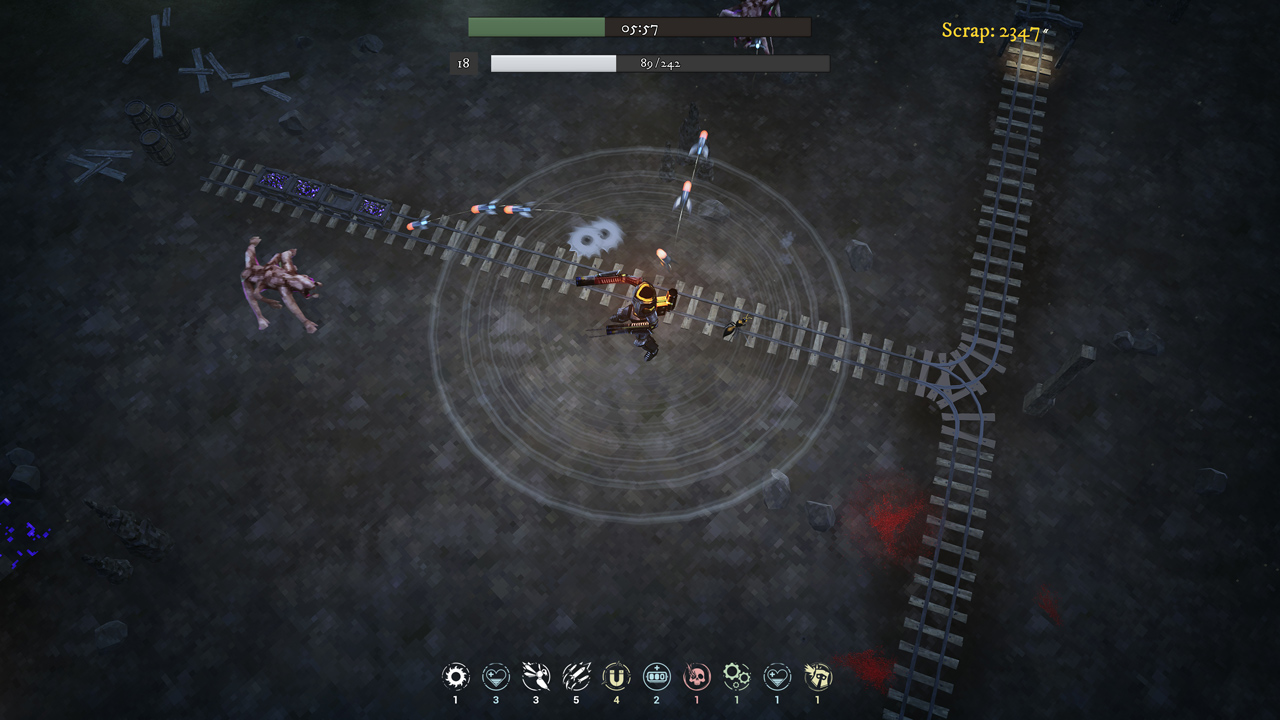Select the level 18 indicator box
1280x720 pixels.
tap(461, 63)
